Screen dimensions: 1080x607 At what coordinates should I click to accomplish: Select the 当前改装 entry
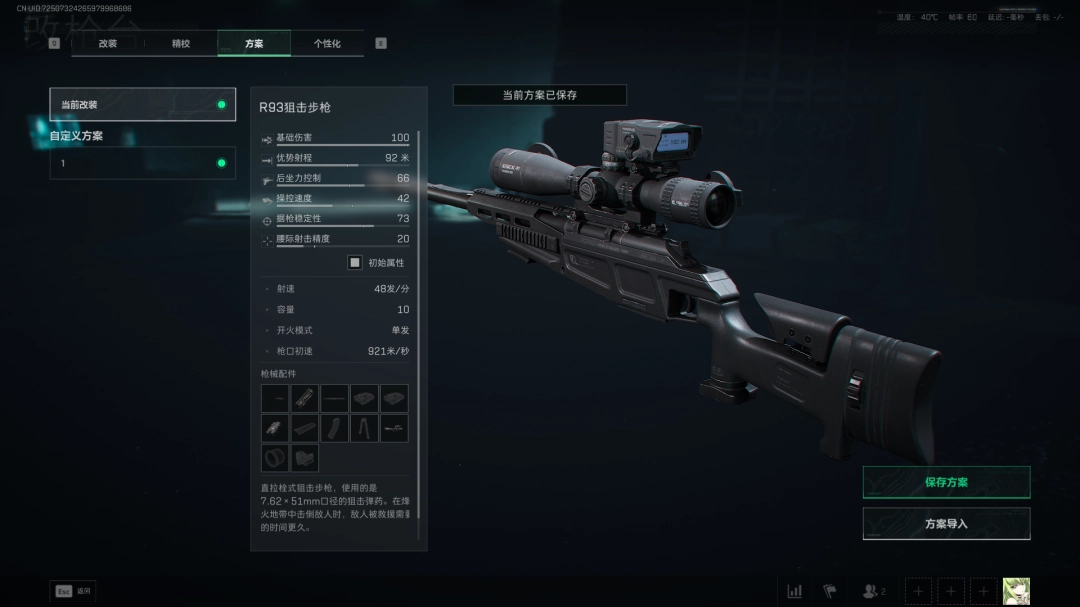tap(143, 104)
